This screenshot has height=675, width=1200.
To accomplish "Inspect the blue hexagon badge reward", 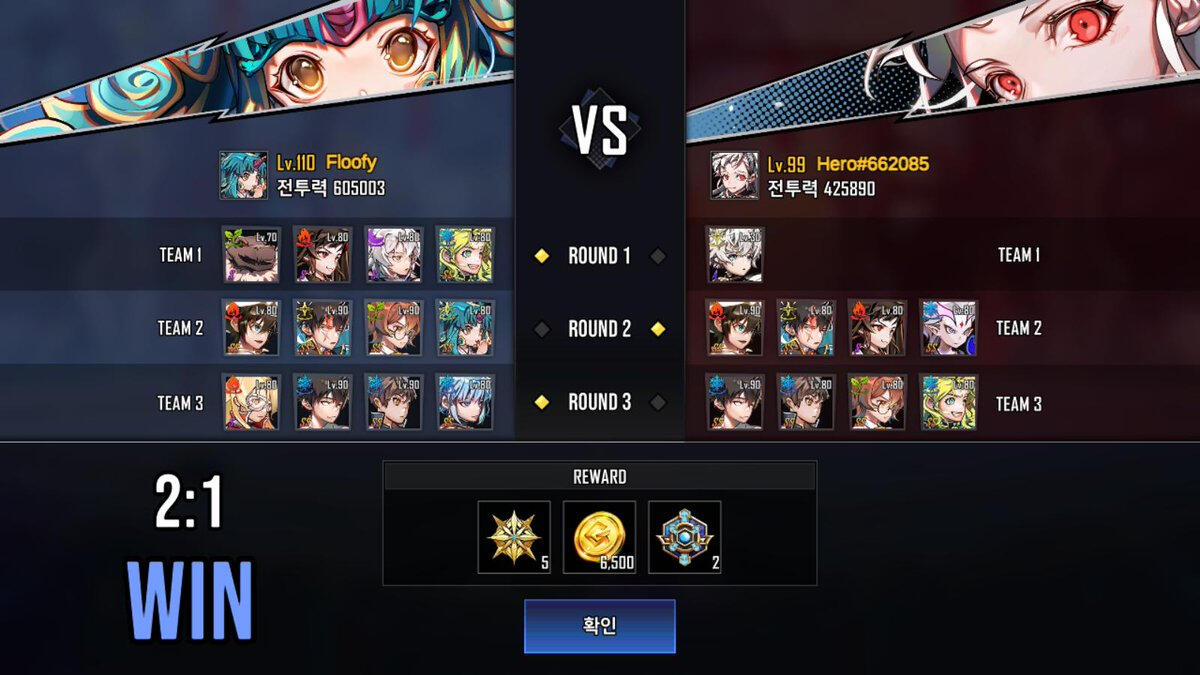I will [x=684, y=537].
